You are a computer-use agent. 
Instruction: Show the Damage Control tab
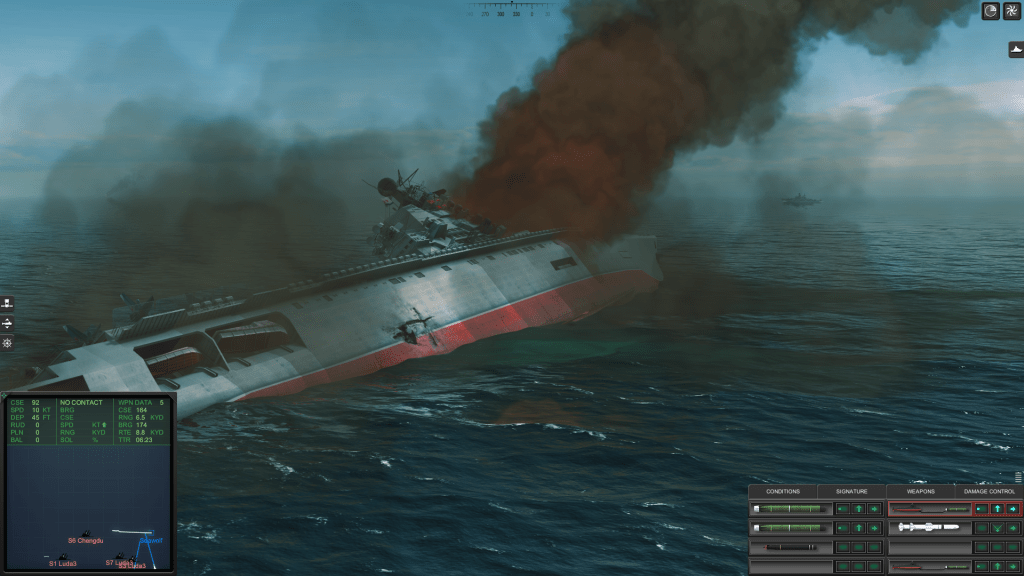989,491
